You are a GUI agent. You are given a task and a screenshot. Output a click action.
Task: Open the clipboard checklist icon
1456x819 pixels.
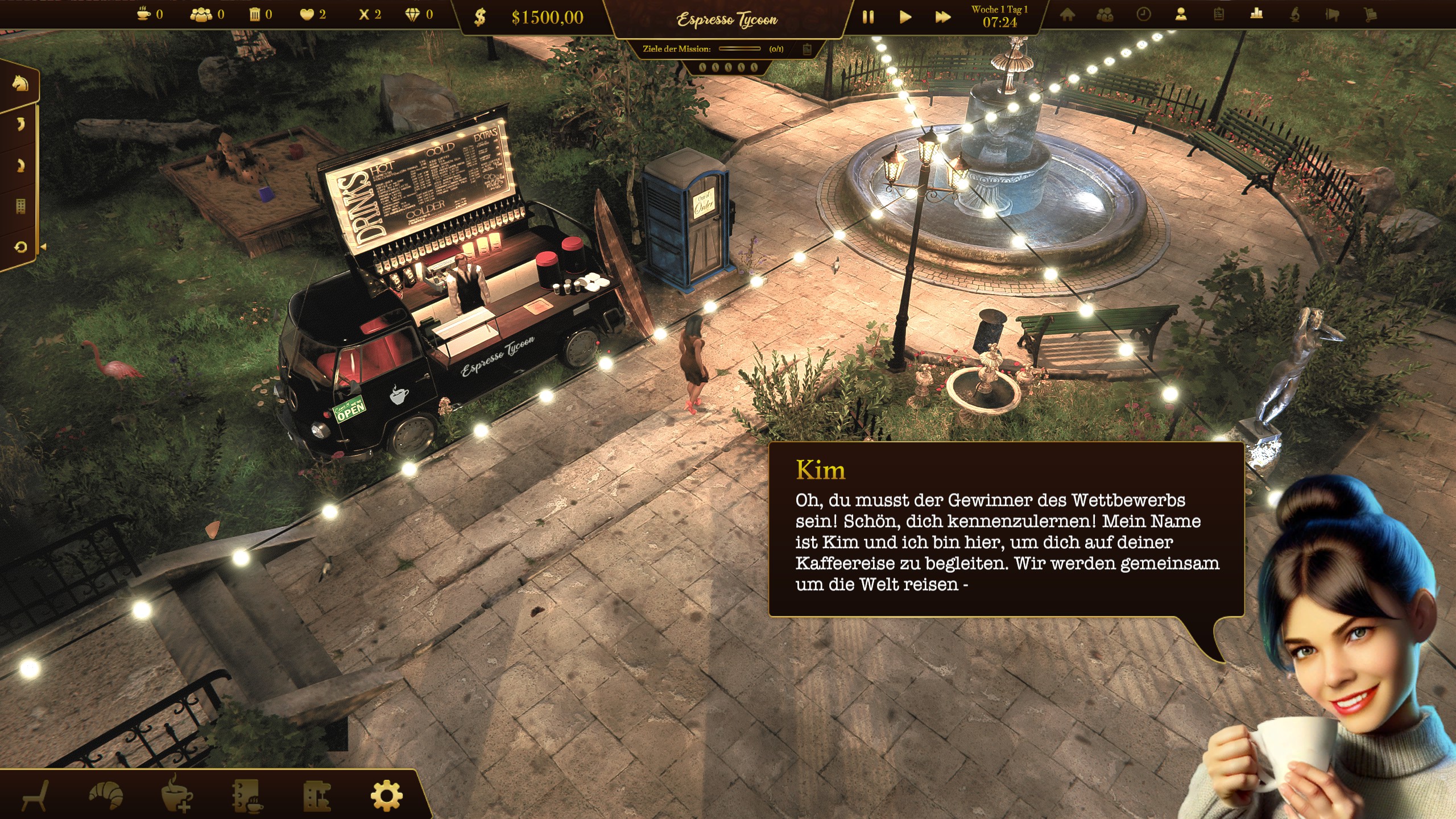coord(1218,15)
